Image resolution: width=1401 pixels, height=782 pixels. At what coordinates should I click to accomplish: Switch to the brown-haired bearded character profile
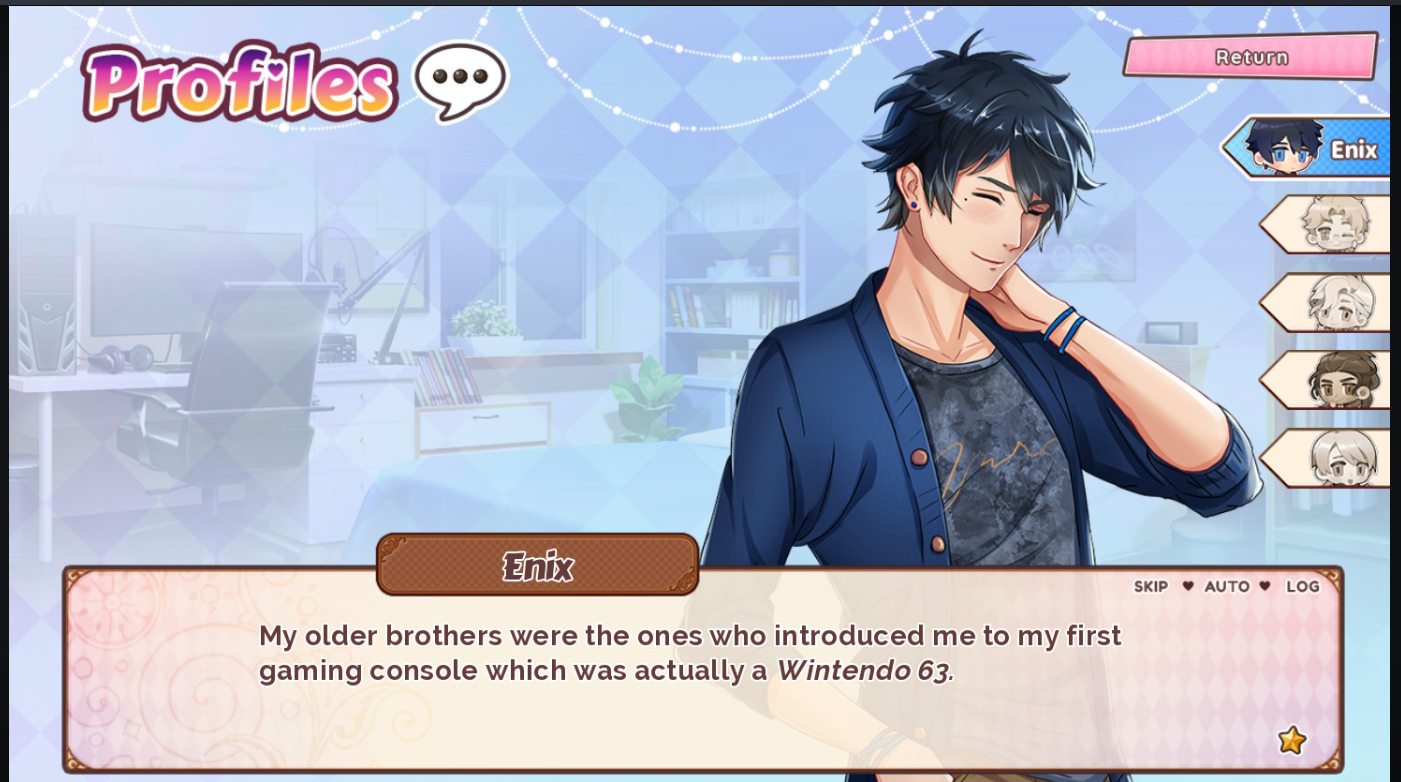(x=1328, y=380)
